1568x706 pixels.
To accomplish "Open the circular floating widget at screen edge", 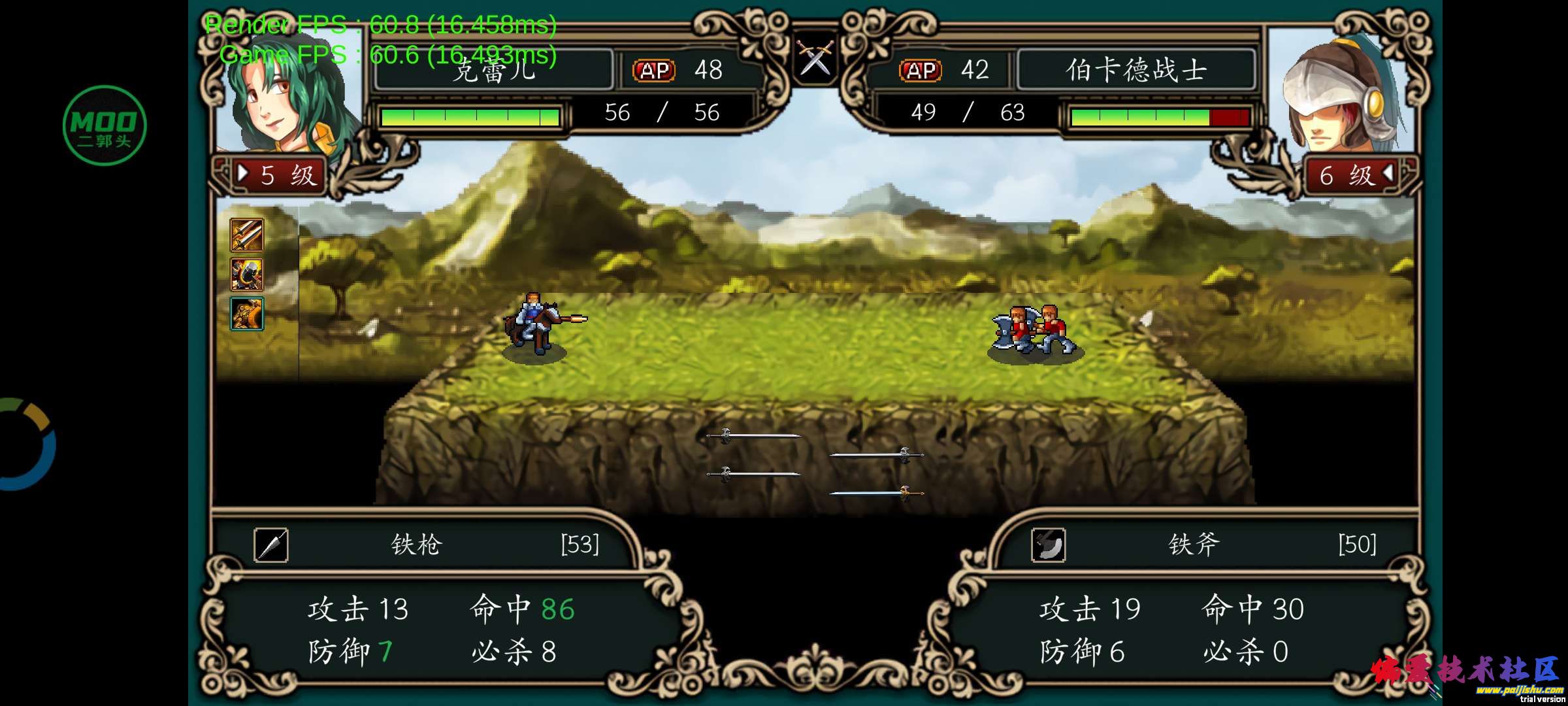I will tap(26, 445).
